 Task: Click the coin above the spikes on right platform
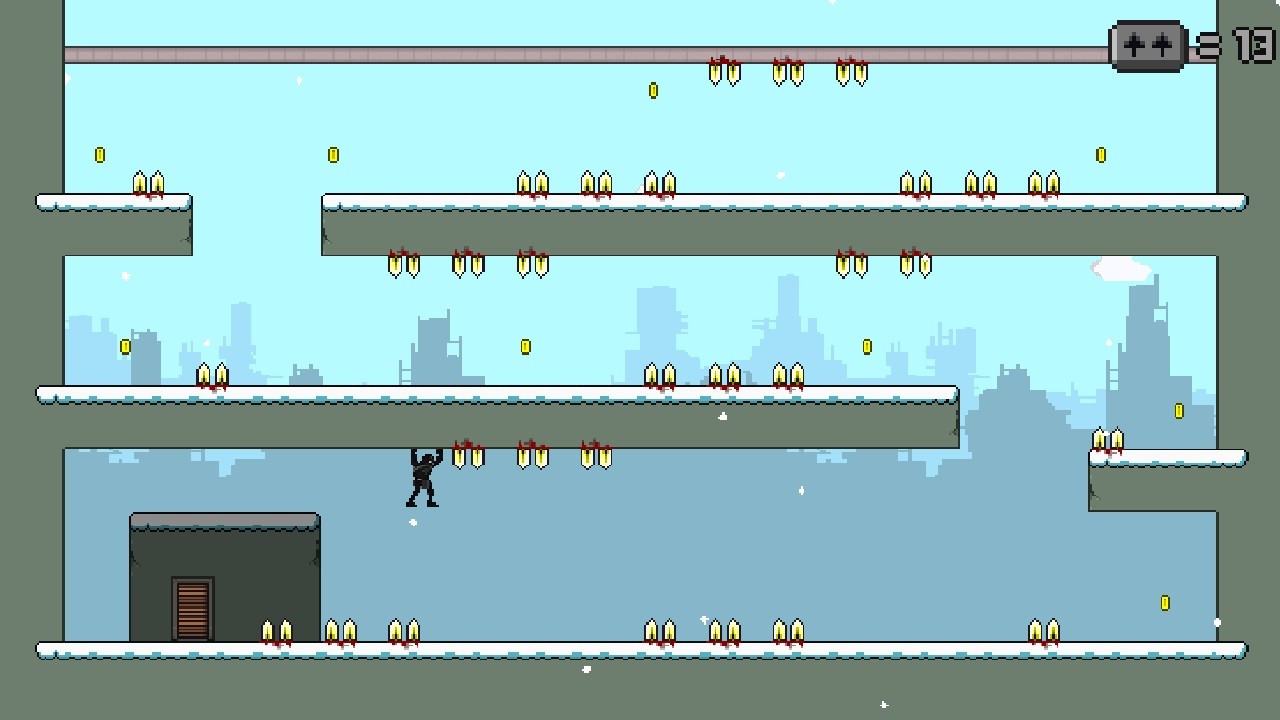click(1101, 154)
